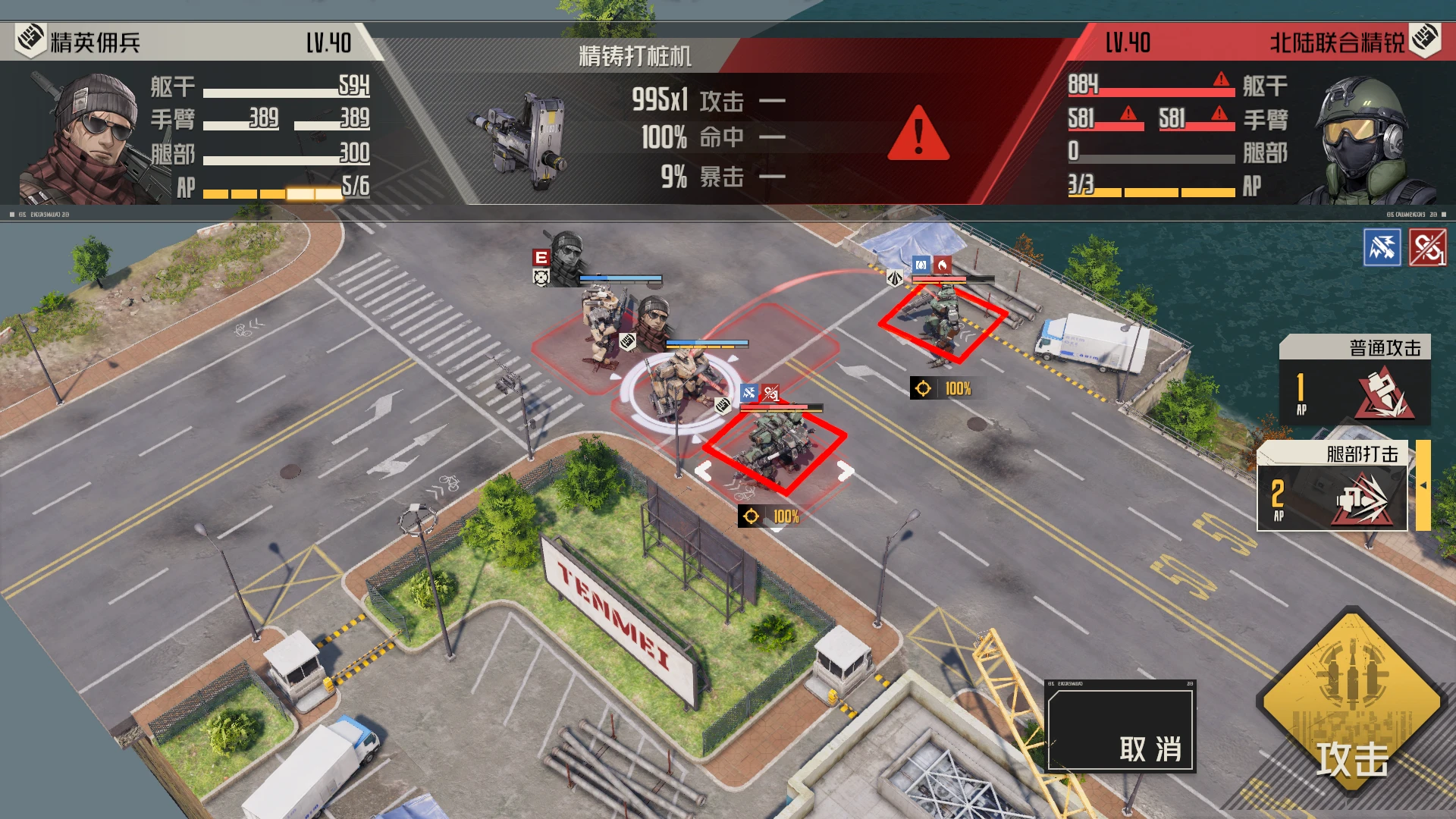1456x819 pixels.
Task: Switch target using the left white arrow
Action: [703, 471]
